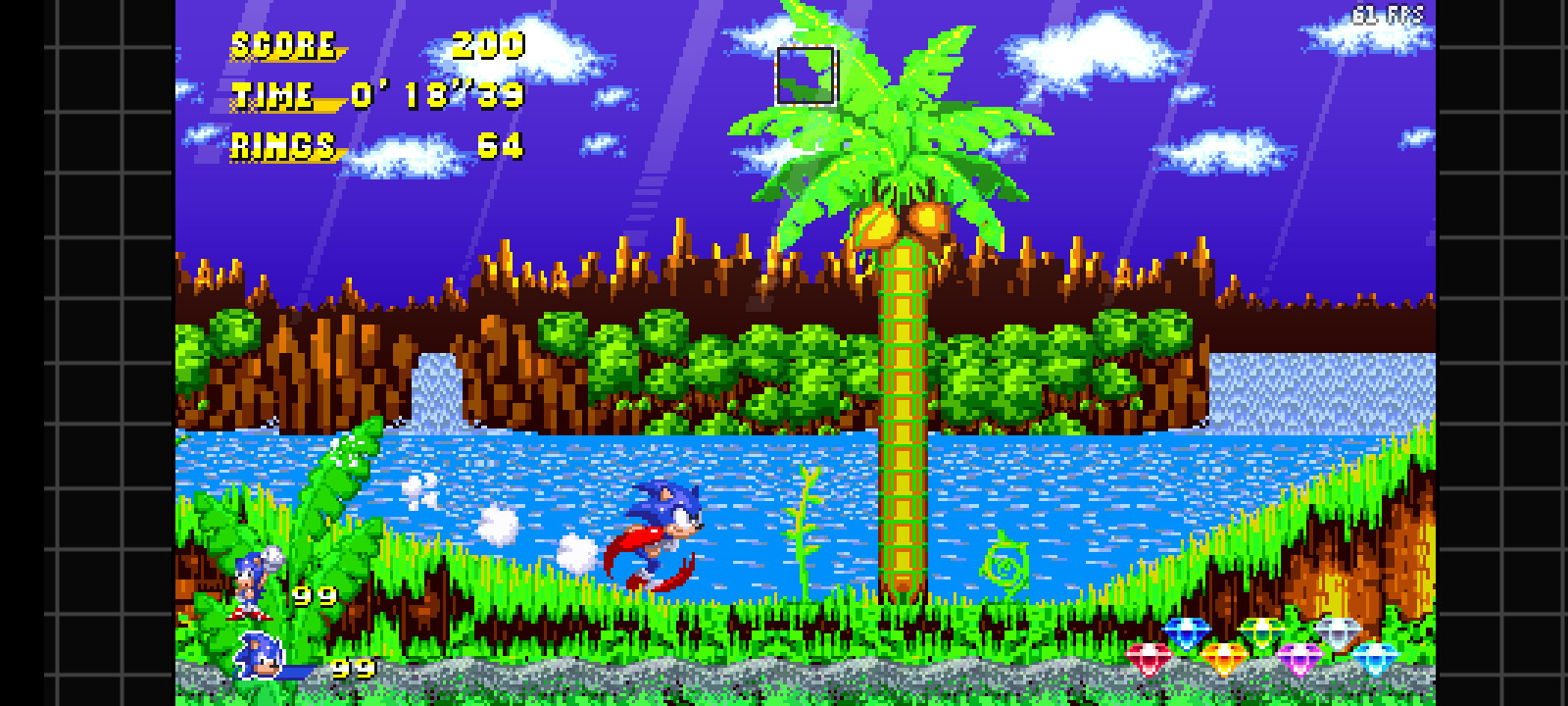Screen dimensions: 1568x706
Task: Select the red Chaos Emerald icon
Action: point(1147,656)
